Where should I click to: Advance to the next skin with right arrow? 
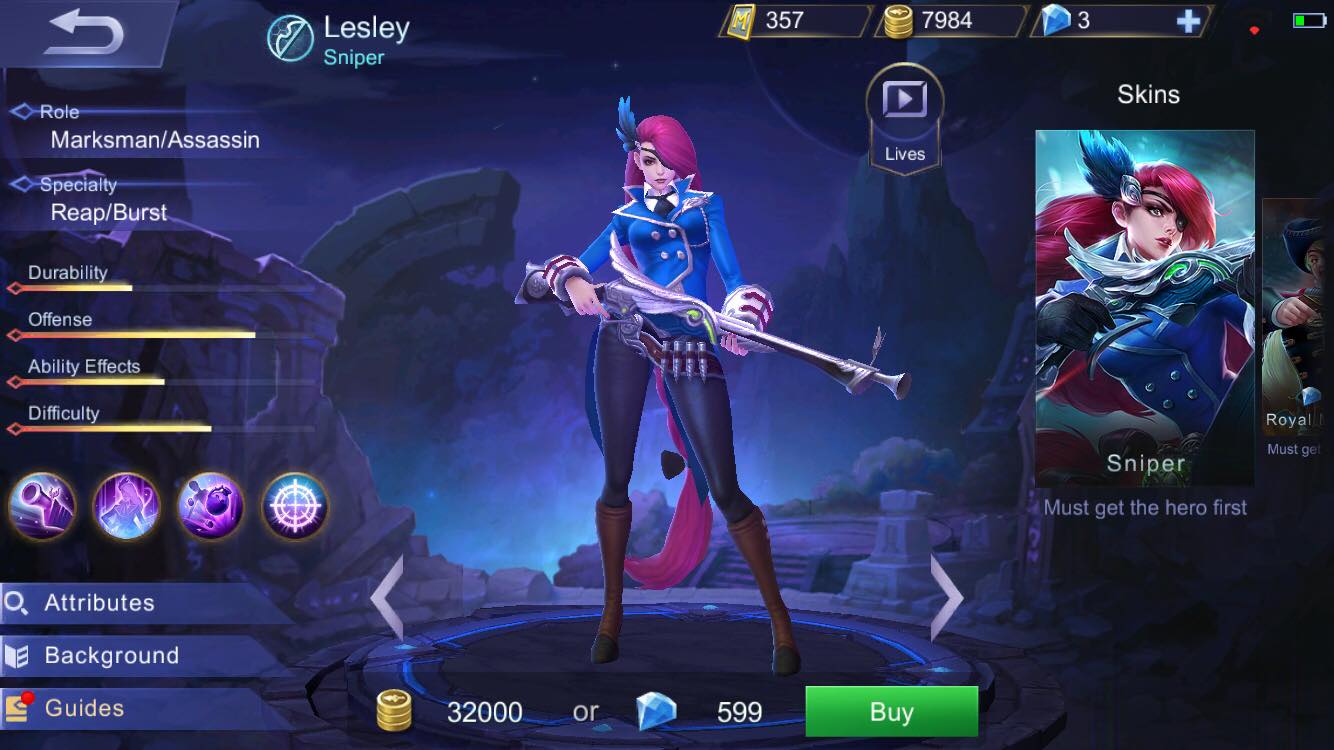[x=946, y=597]
